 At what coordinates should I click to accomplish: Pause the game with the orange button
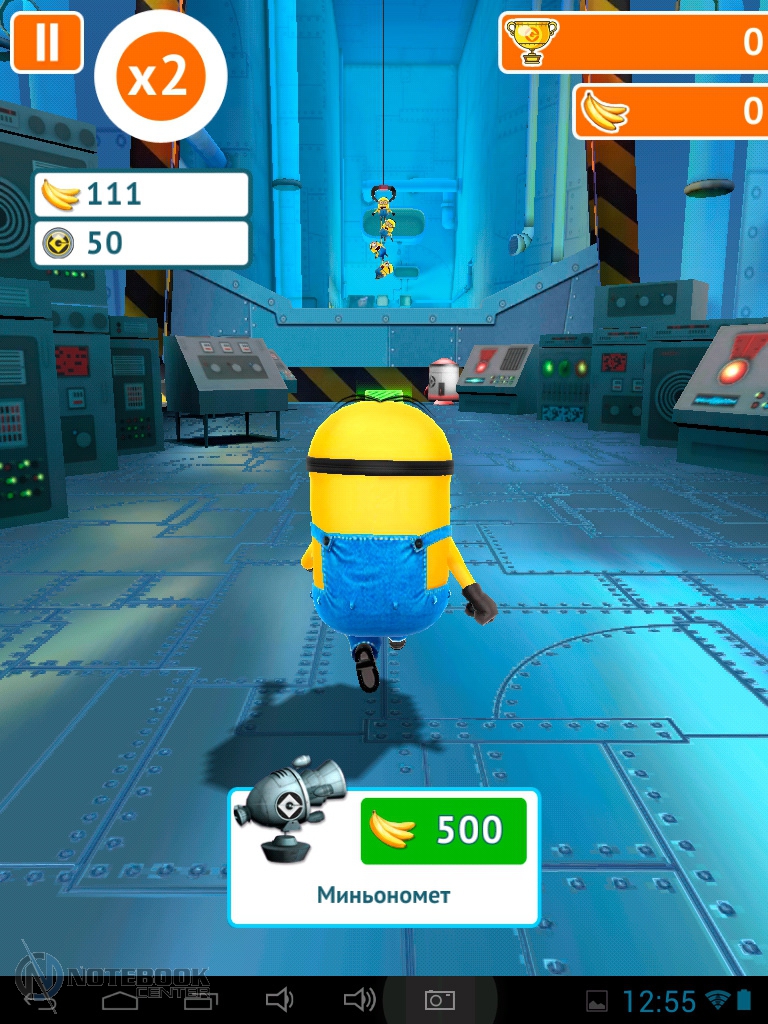pyautogui.click(x=46, y=42)
